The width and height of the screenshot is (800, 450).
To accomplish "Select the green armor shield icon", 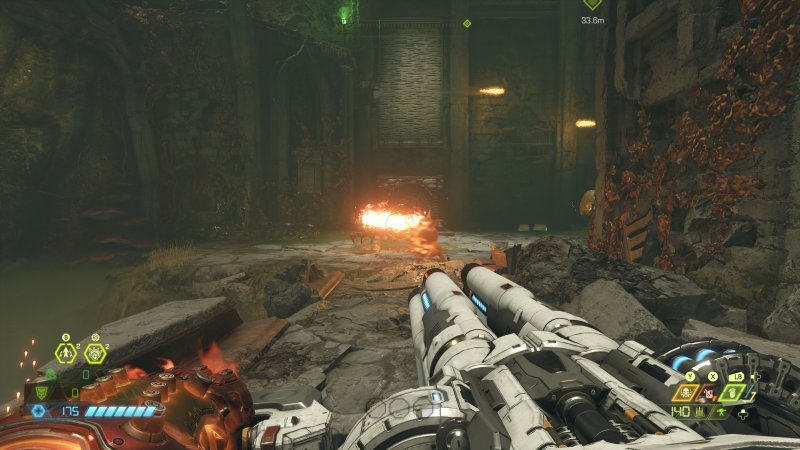I will (x=42, y=392).
